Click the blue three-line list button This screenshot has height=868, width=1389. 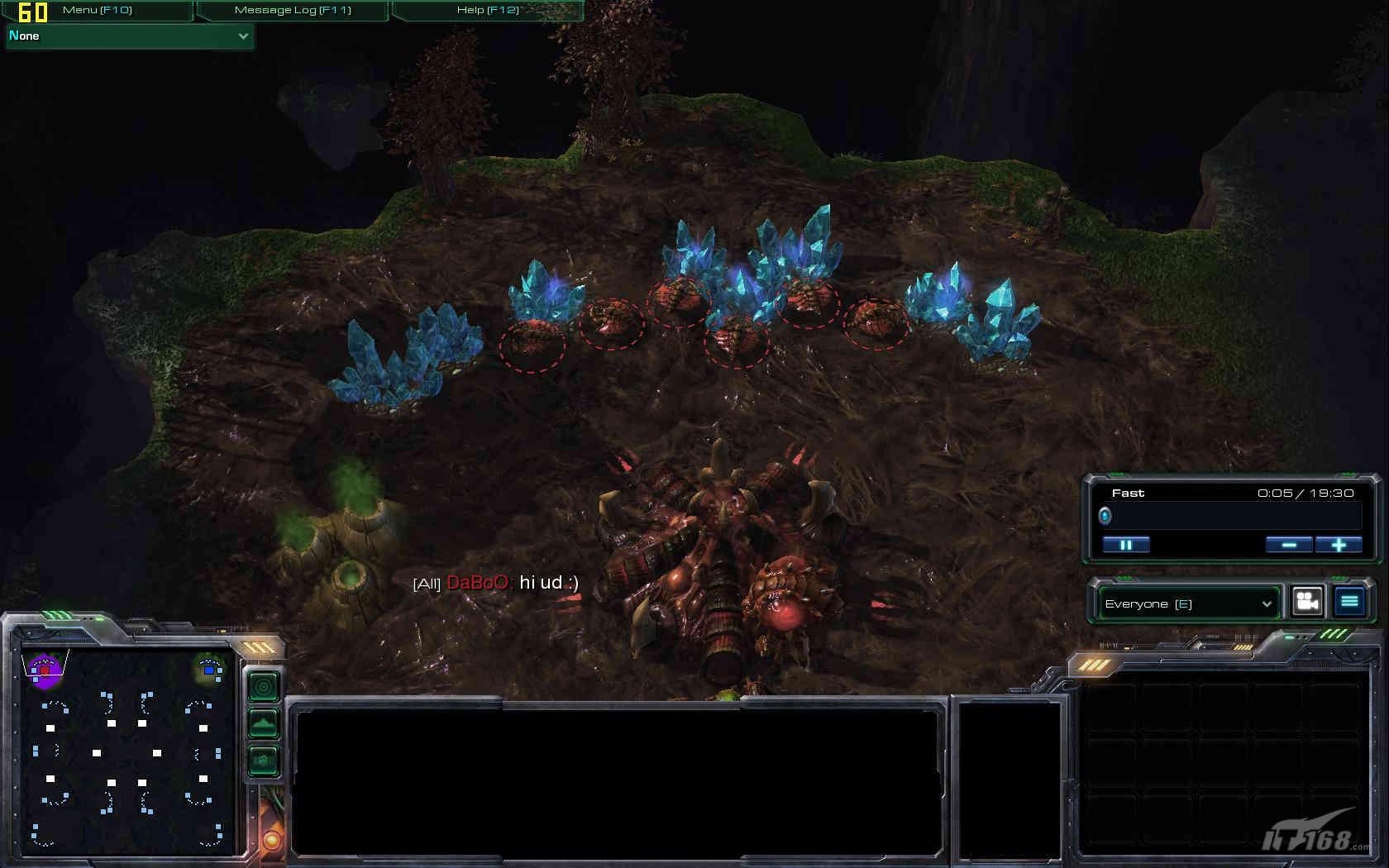tap(1349, 602)
